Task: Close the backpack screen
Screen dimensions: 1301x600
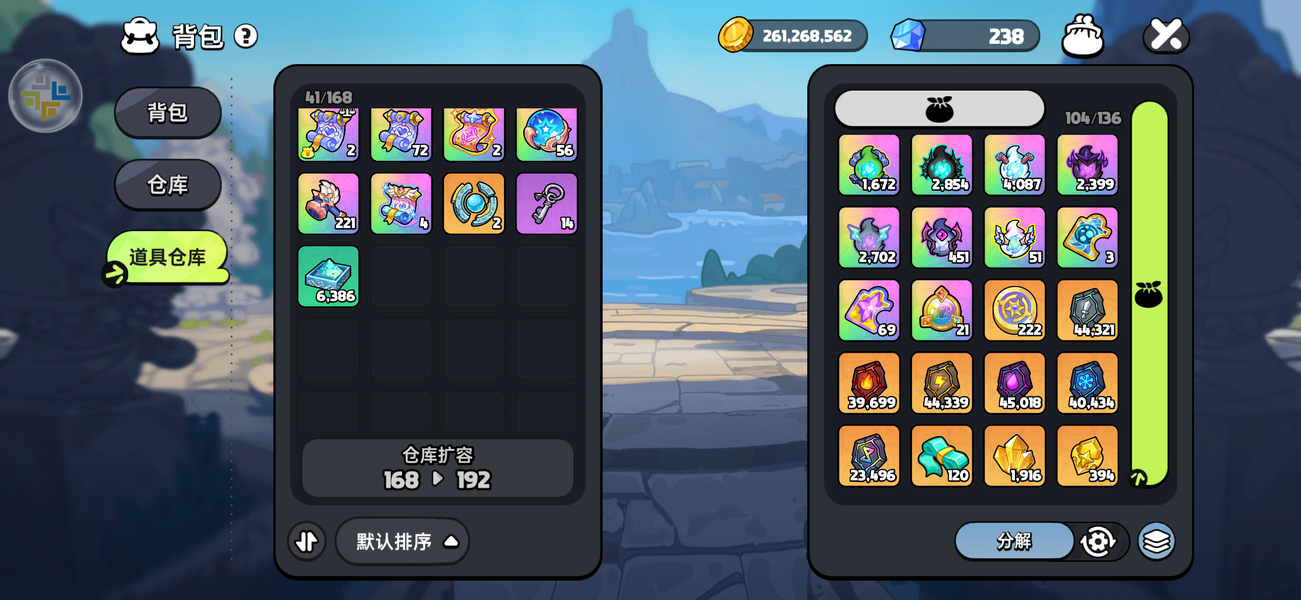Action: click(x=1166, y=35)
